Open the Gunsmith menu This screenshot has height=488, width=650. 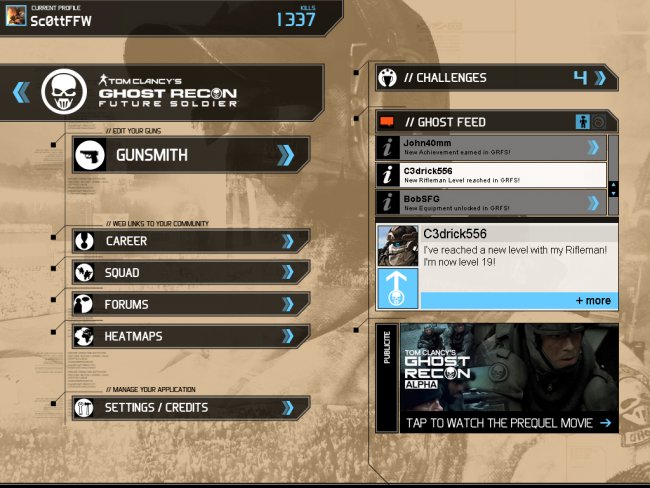(190, 155)
